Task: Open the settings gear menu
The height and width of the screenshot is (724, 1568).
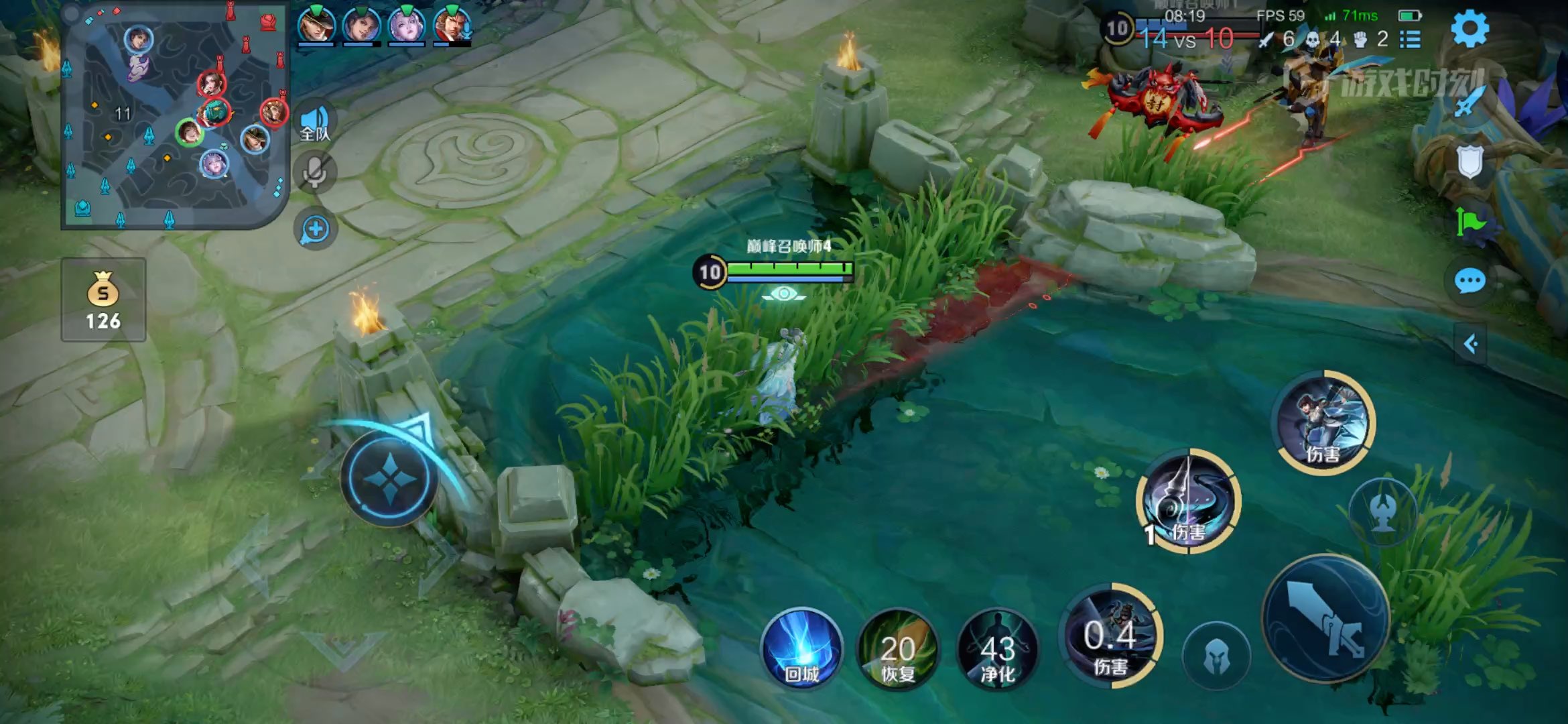Action: click(1469, 28)
